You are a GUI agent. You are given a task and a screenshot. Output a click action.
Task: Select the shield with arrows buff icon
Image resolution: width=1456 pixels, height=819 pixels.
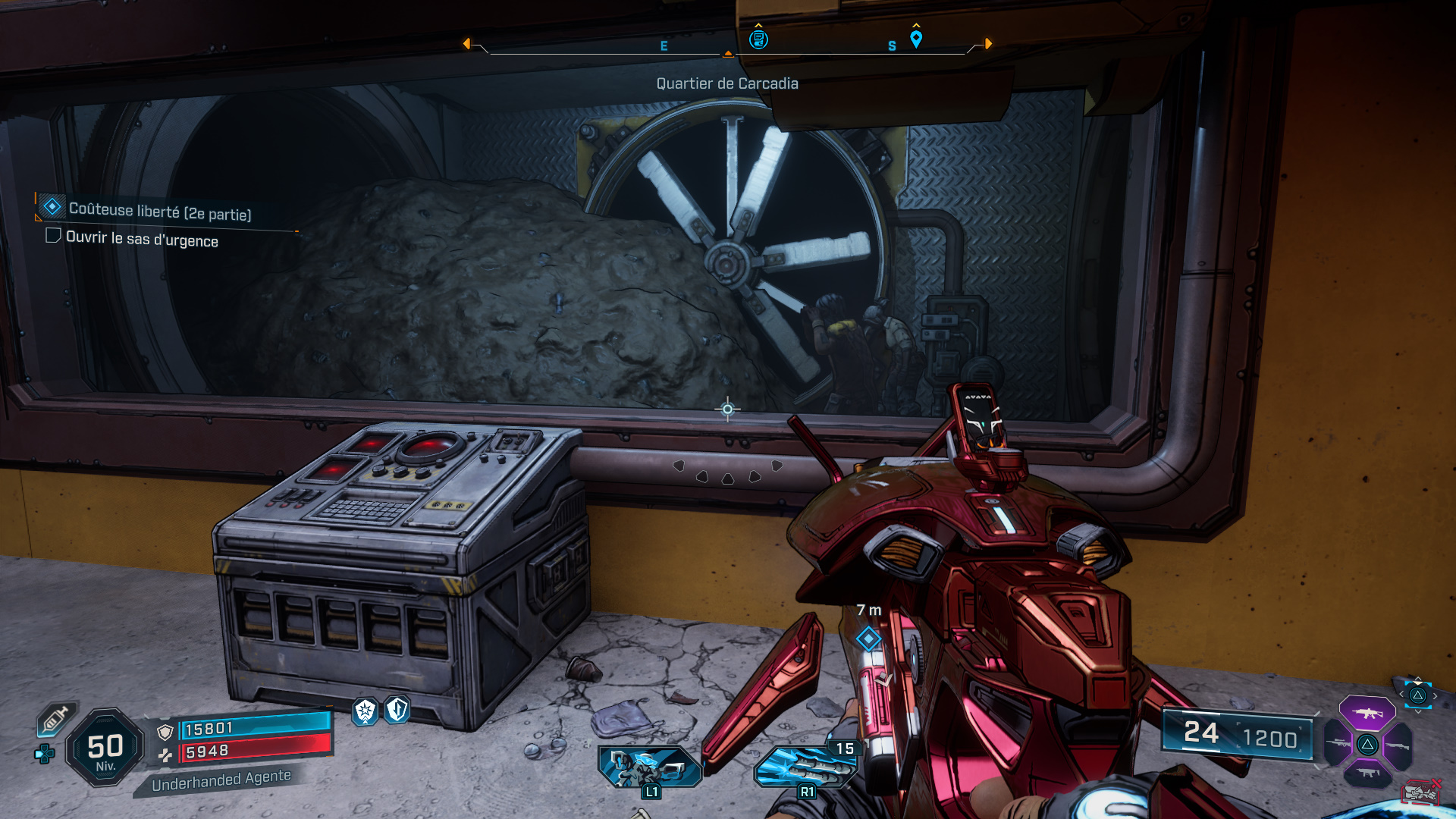click(x=397, y=710)
